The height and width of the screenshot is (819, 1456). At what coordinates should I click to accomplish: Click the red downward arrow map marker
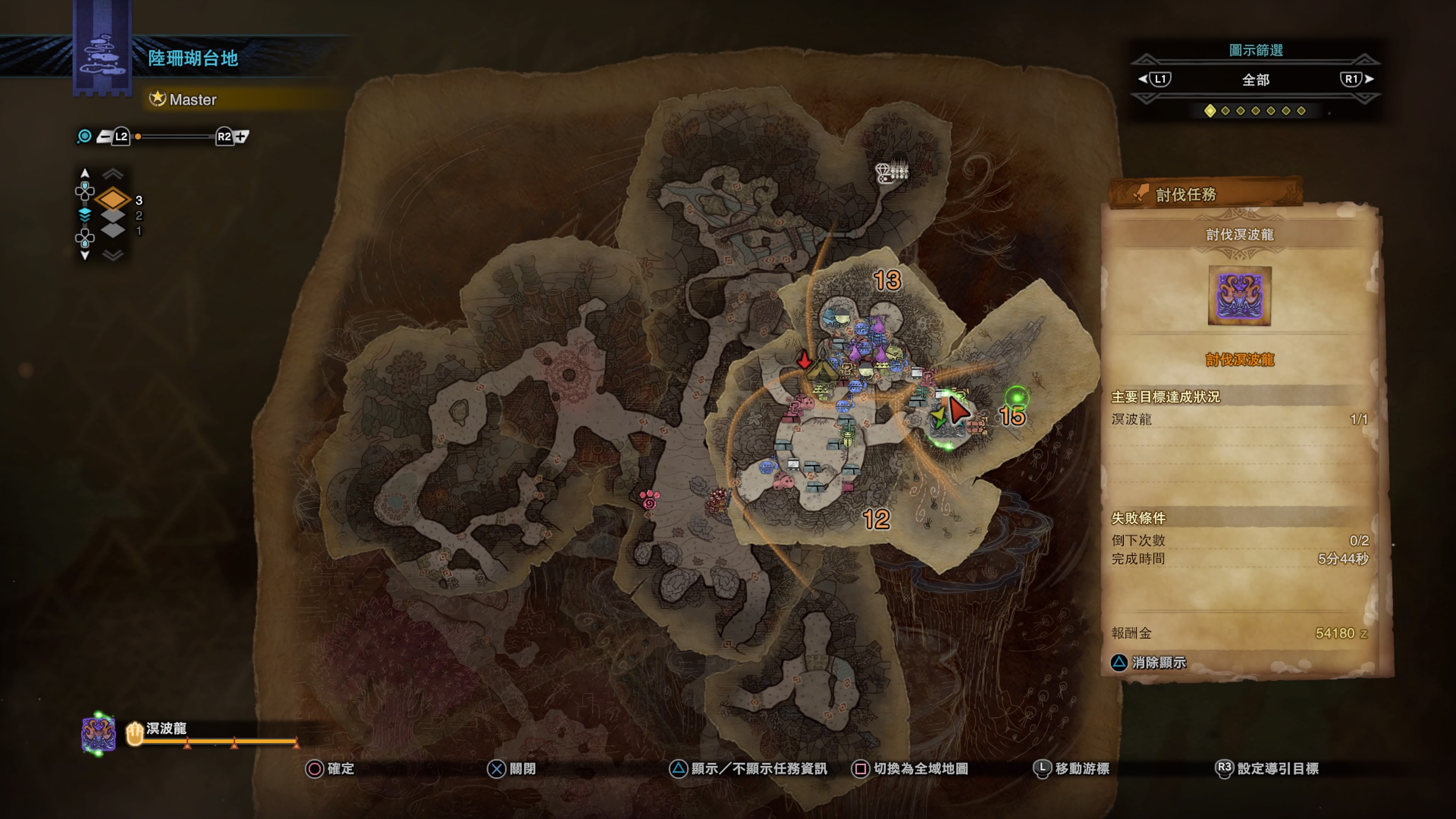coord(804,359)
